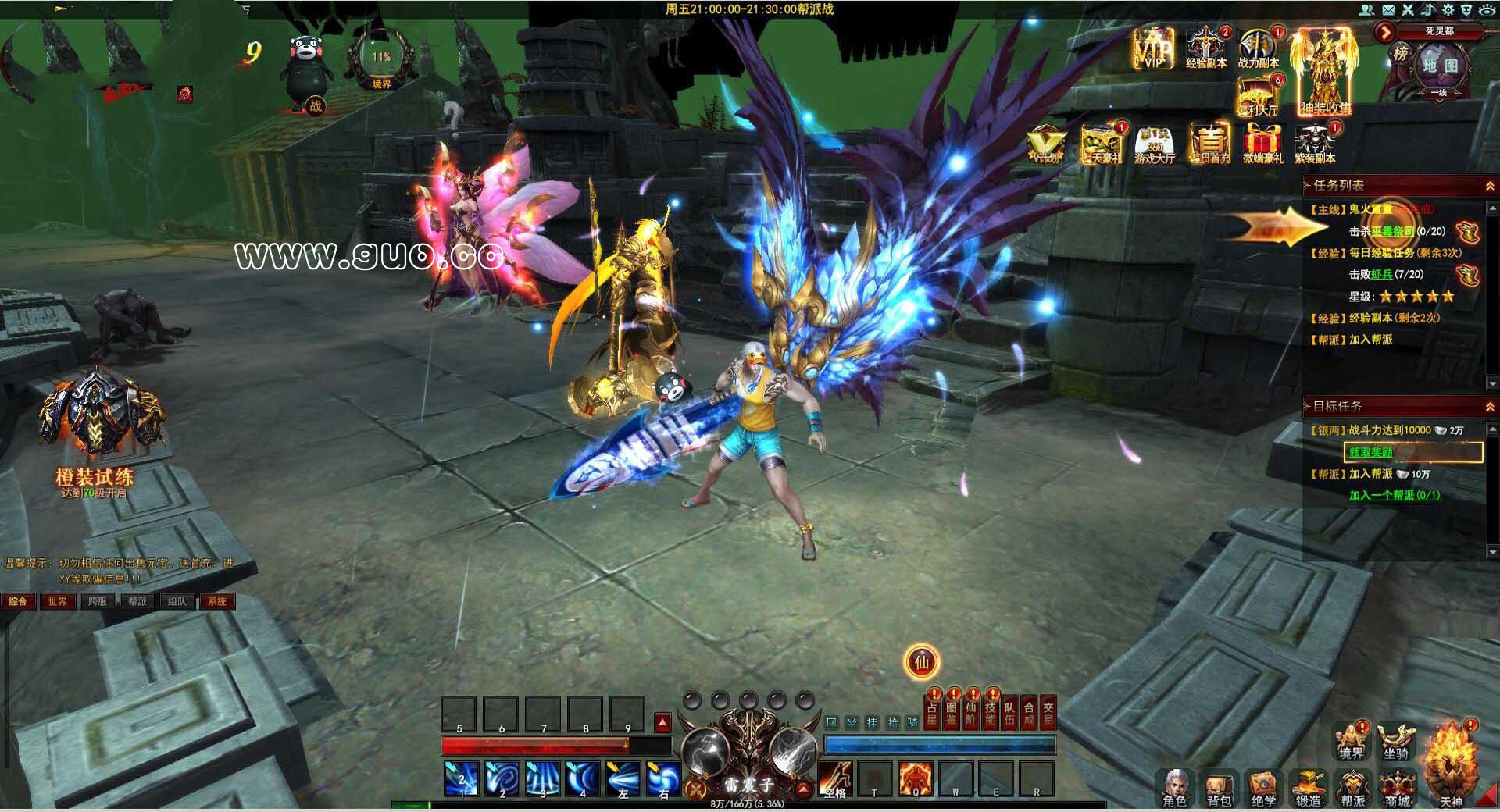Switch to the 系统 system chat tab
The image size is (1500, 812).
click(216, 601)
